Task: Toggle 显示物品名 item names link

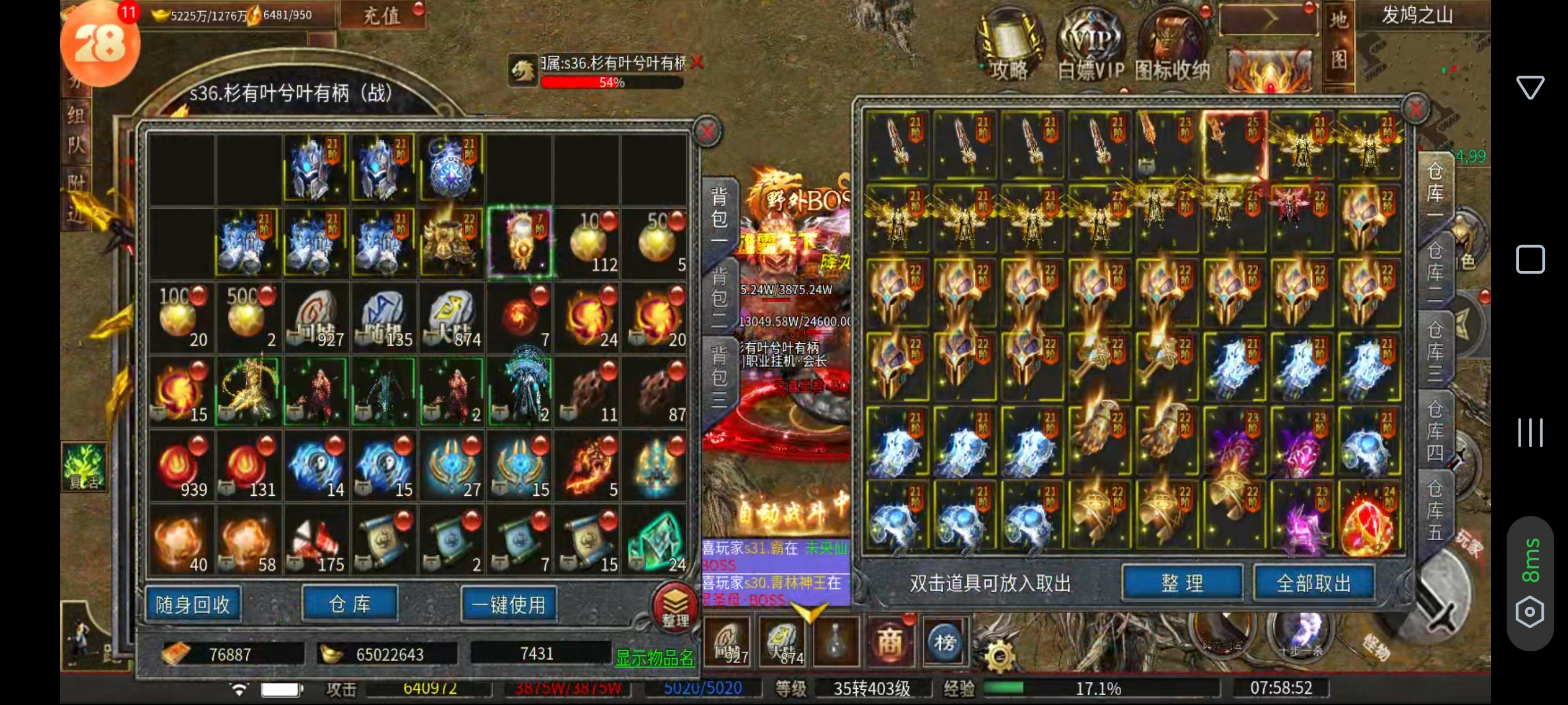Action: point(654,657)
